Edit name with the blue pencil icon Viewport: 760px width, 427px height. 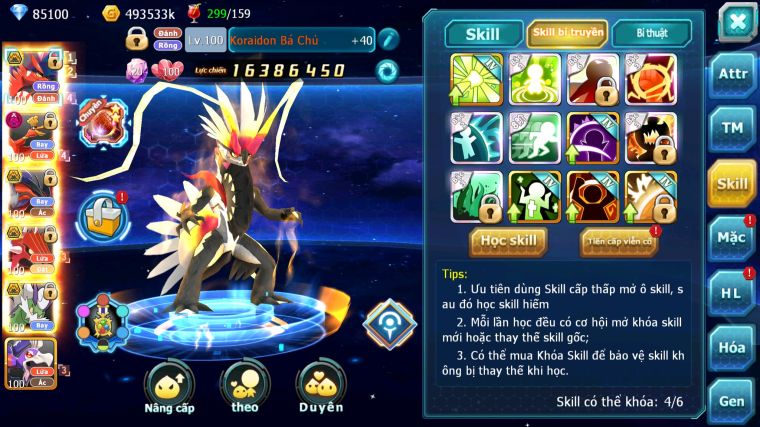(388, 40)
